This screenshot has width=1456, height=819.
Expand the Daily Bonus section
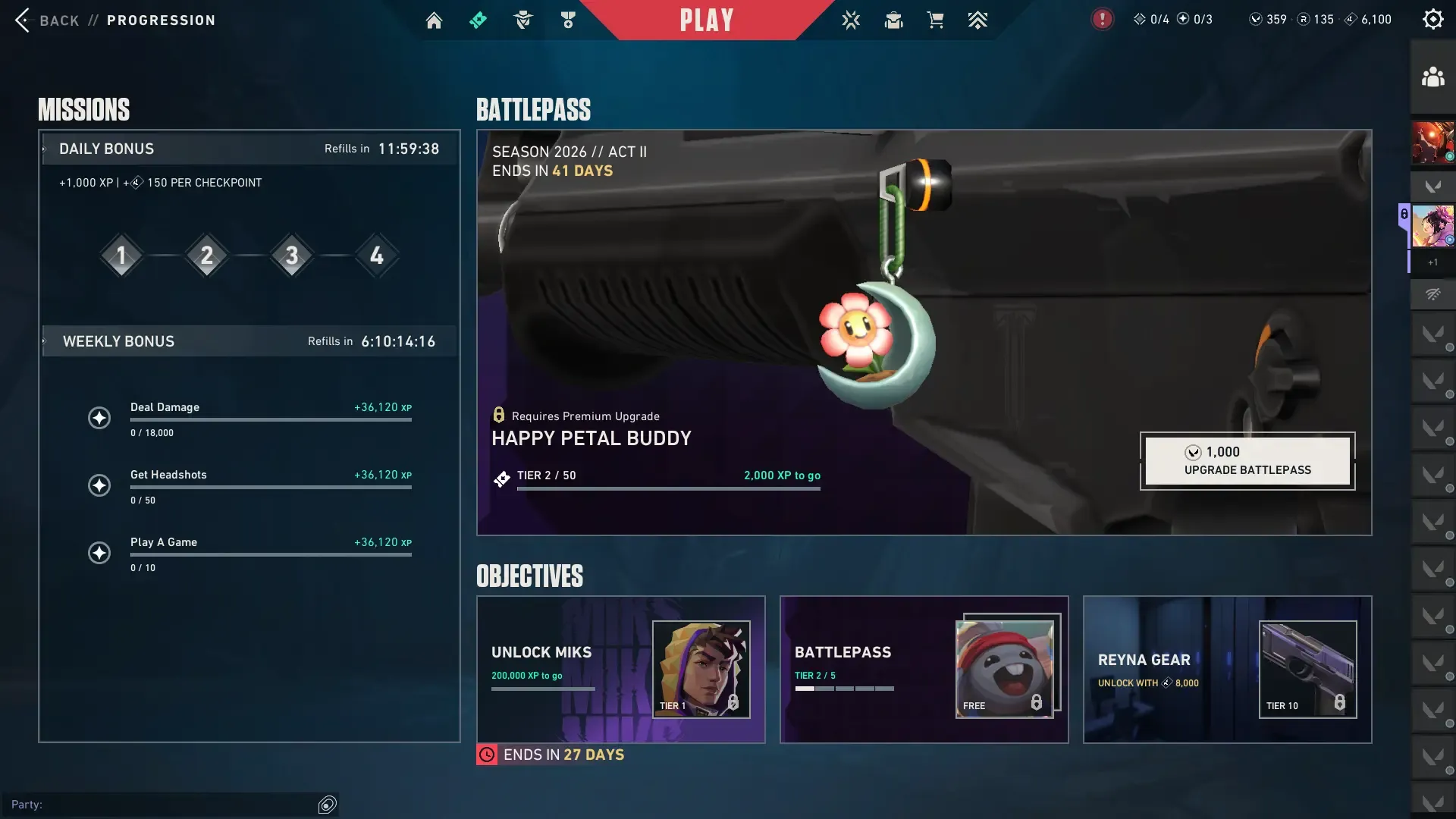click(x=106, y=149)
